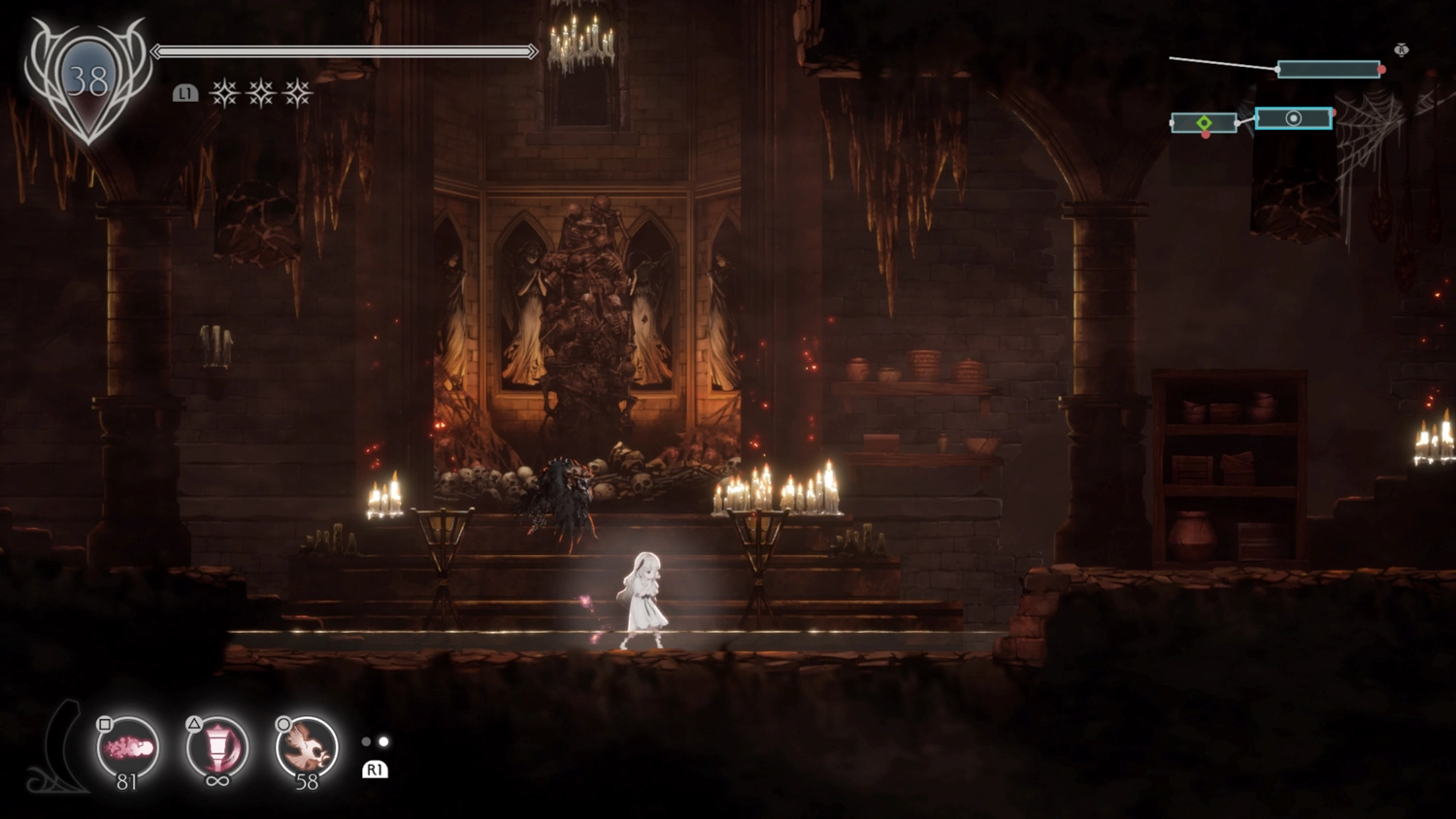Screen dimensions: 1456x819
Task: Switch skill set using the two dots
Action: 375,742
